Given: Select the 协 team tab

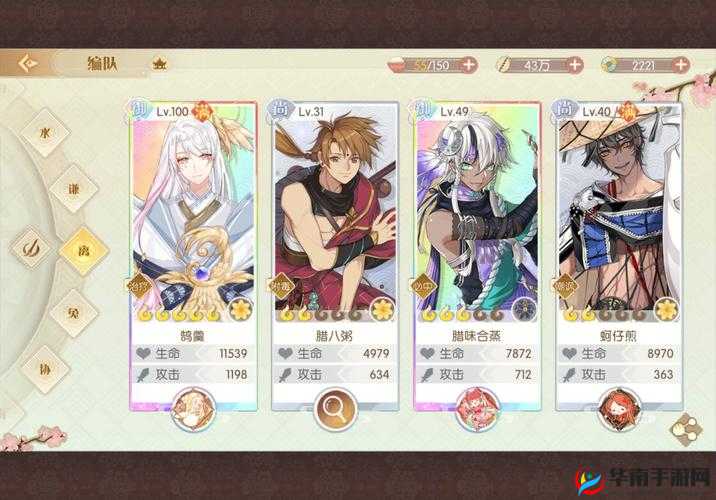Looking at the screenshot, I should (x=43, y=365).
